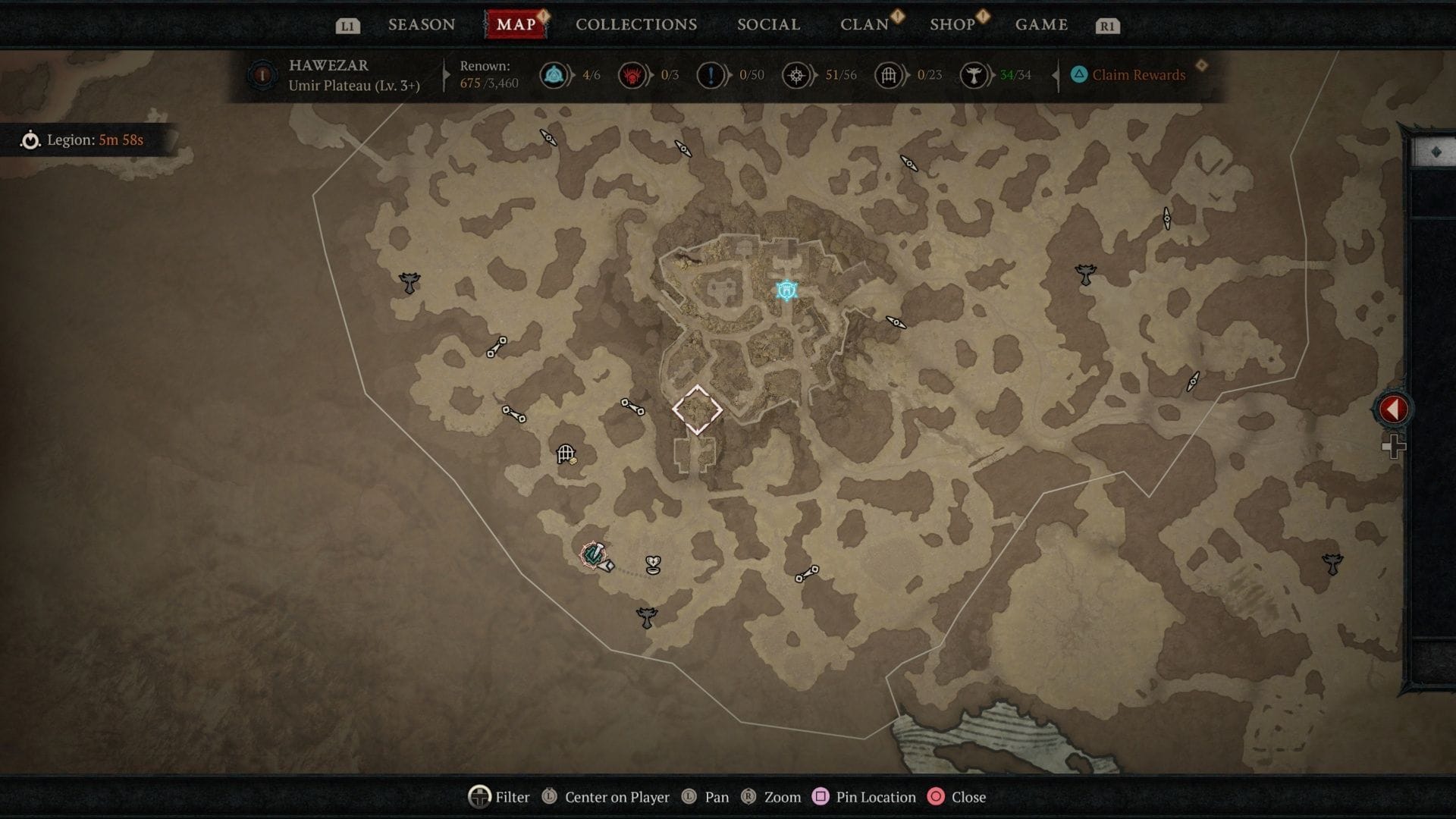
Task: Switch to the Season tab
Action: tap(422, 24)
